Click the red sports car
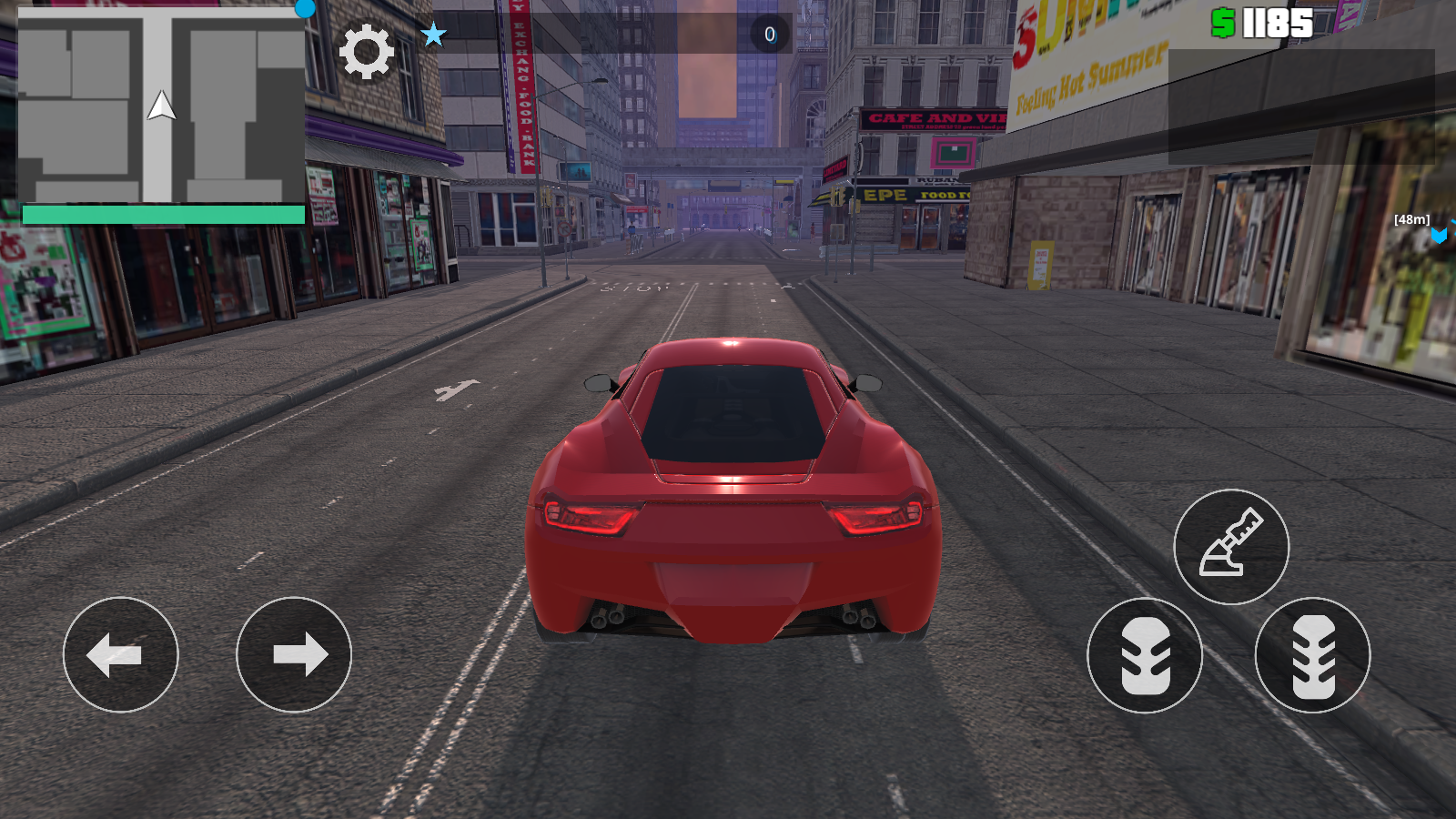Viewport: 1456px width, 819px height. pyautogui.click(x=728, y=491)
